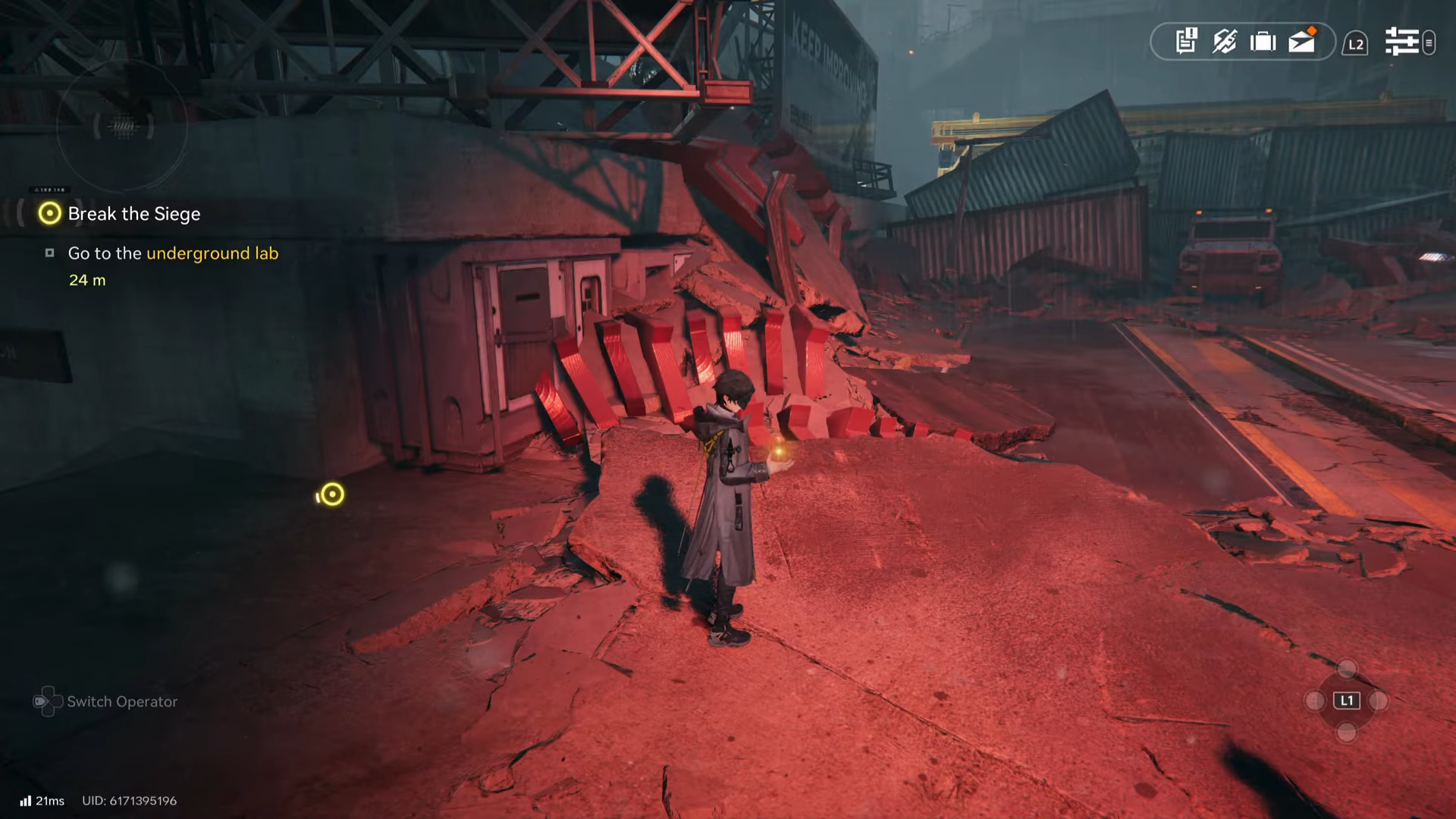1456x819 pixels.
Task: Open the settings sliders icon
Action: [x=1401, y=42]
